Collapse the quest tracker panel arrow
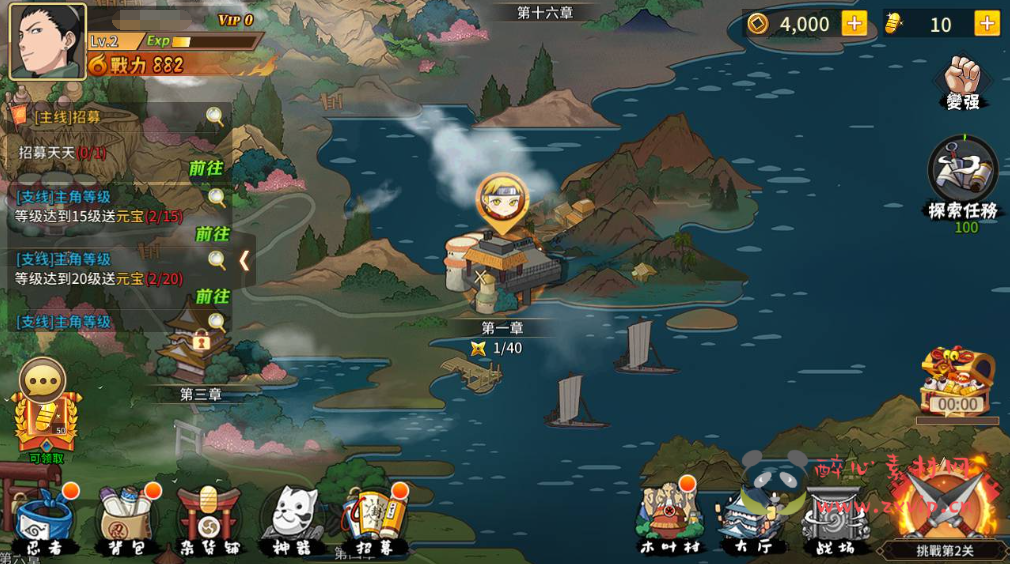1010x564 pixels. click(244, 261)
